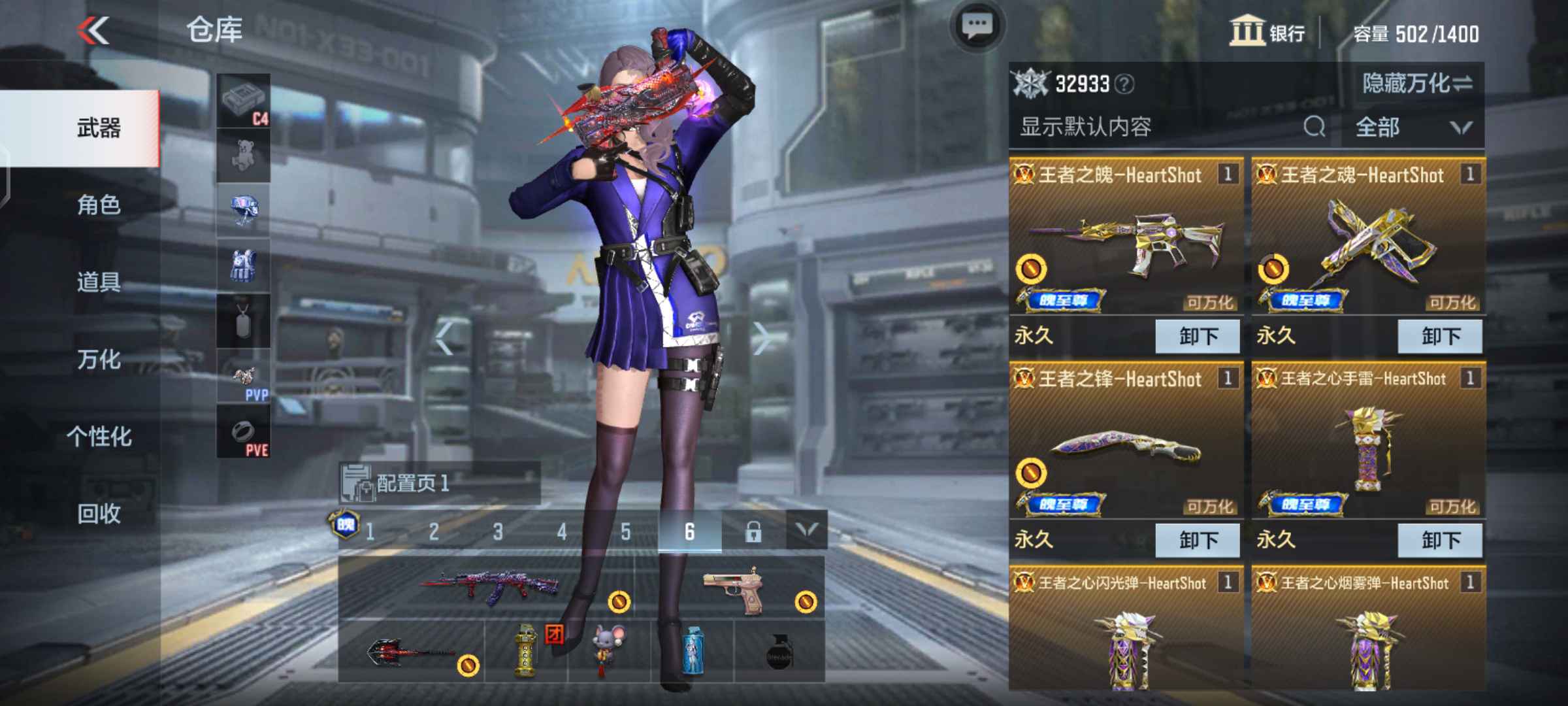Click the magnifier icon in the search bar
The image size is (1568, 706).
tap(1314, 128)
